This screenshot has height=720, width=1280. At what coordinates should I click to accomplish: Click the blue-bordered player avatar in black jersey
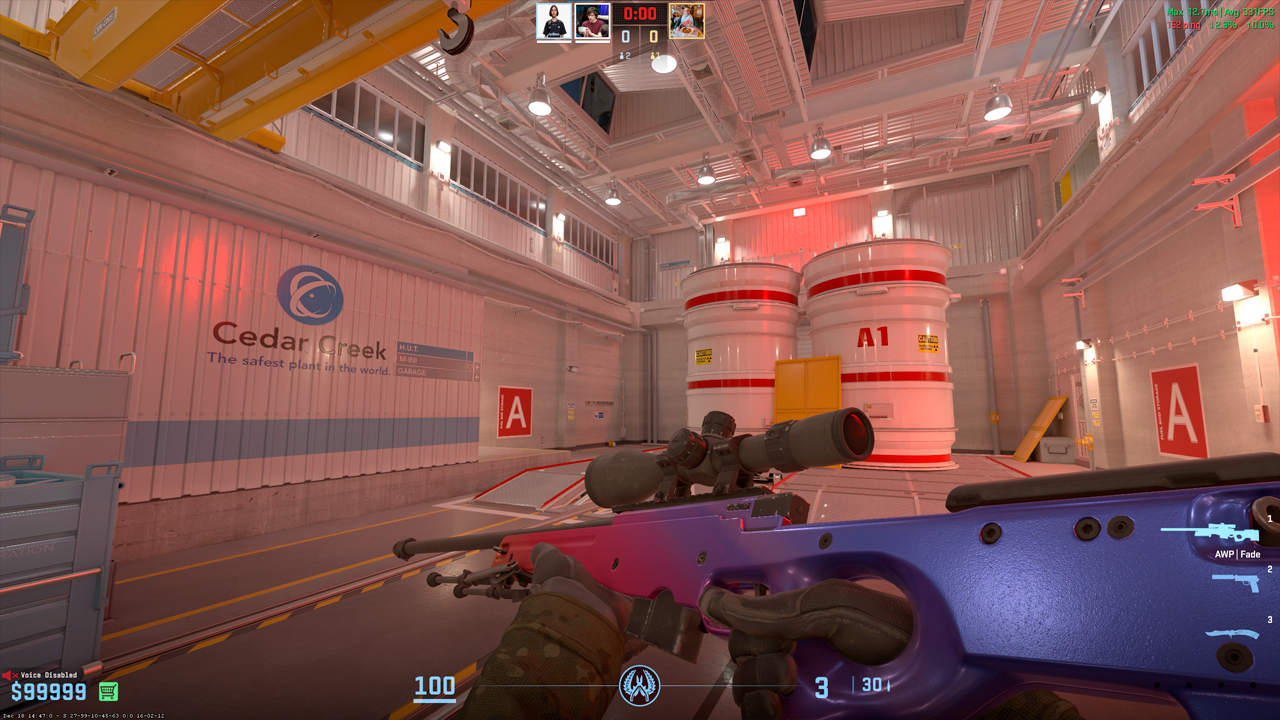point(554,21)
